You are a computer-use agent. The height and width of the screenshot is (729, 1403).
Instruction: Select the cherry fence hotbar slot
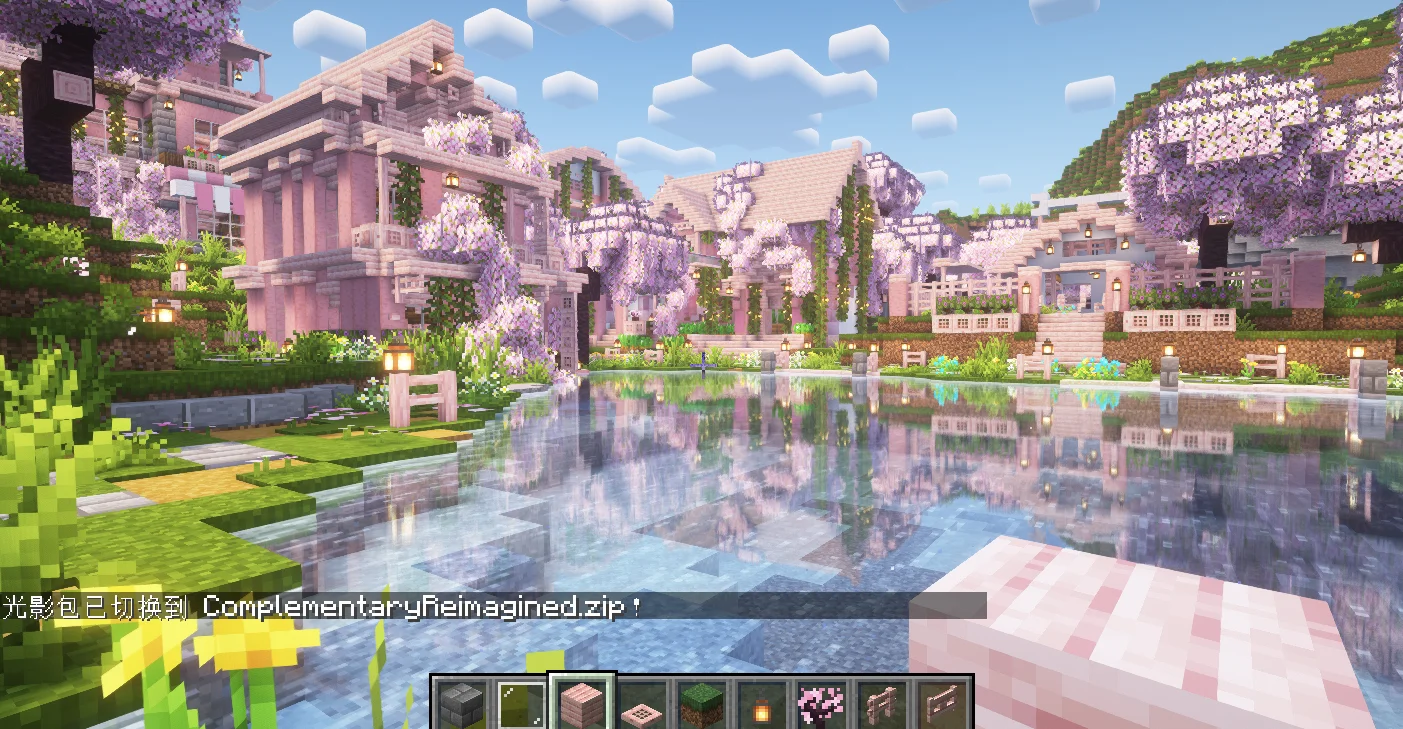pyautogui.click(x=882, y=706)
